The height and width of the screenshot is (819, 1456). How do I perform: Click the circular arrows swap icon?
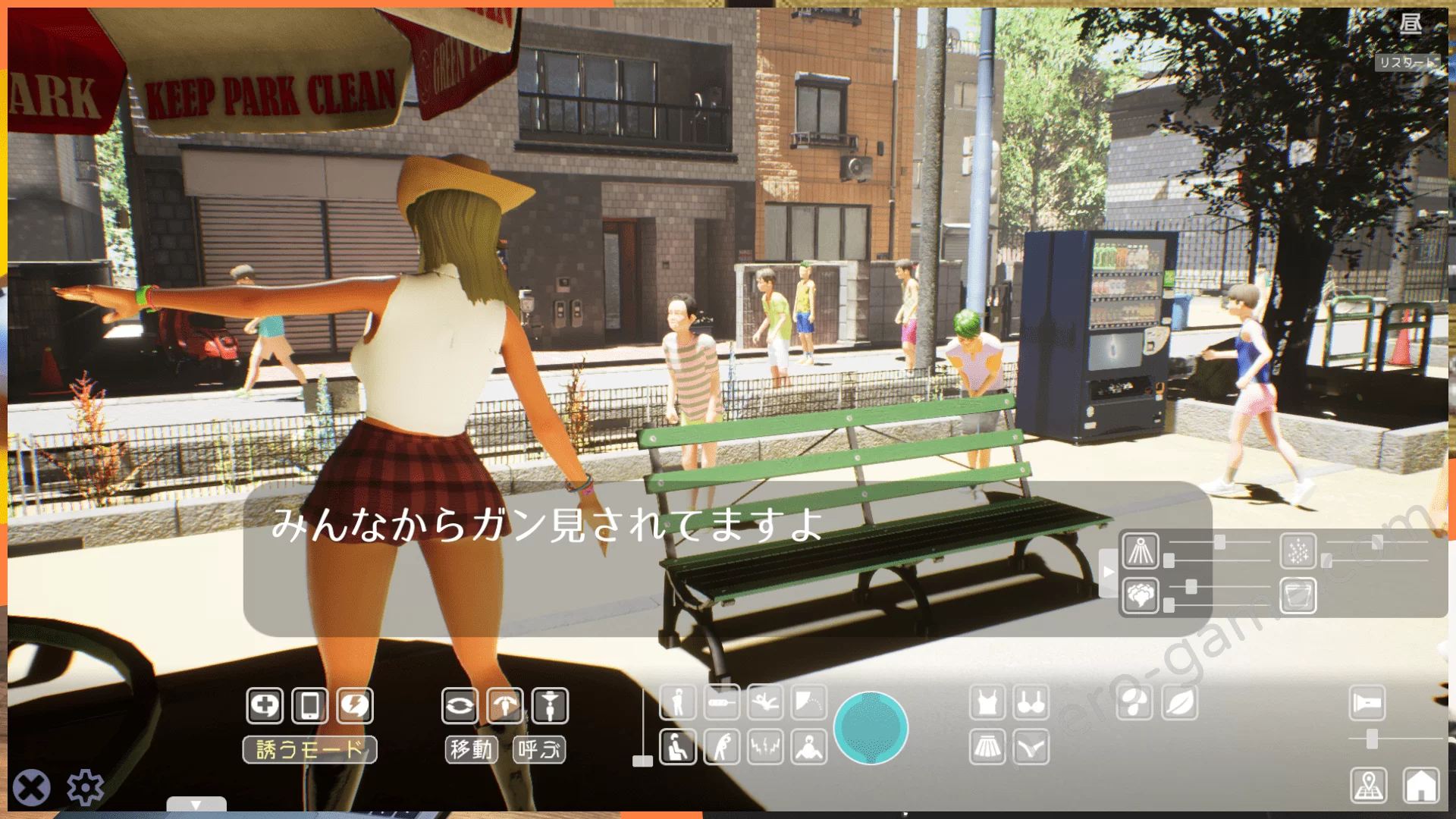[x=460, y=705]
